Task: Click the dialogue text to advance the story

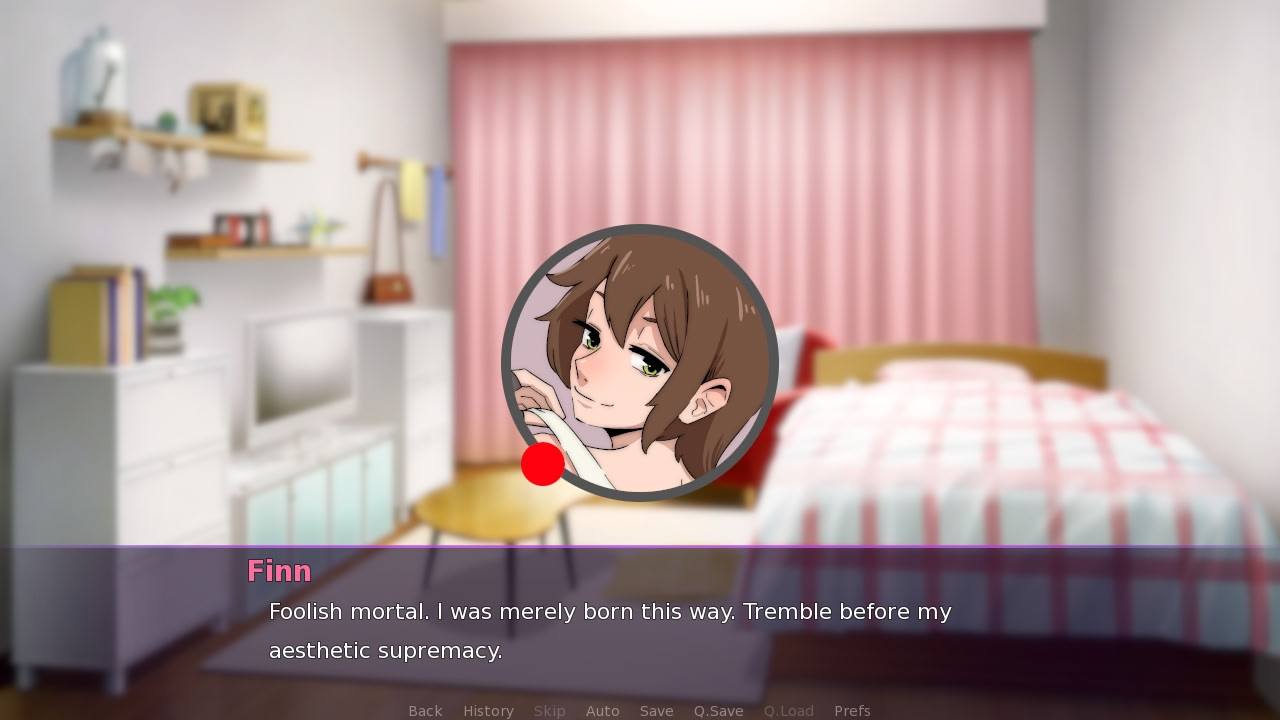Action: point(609,612)
